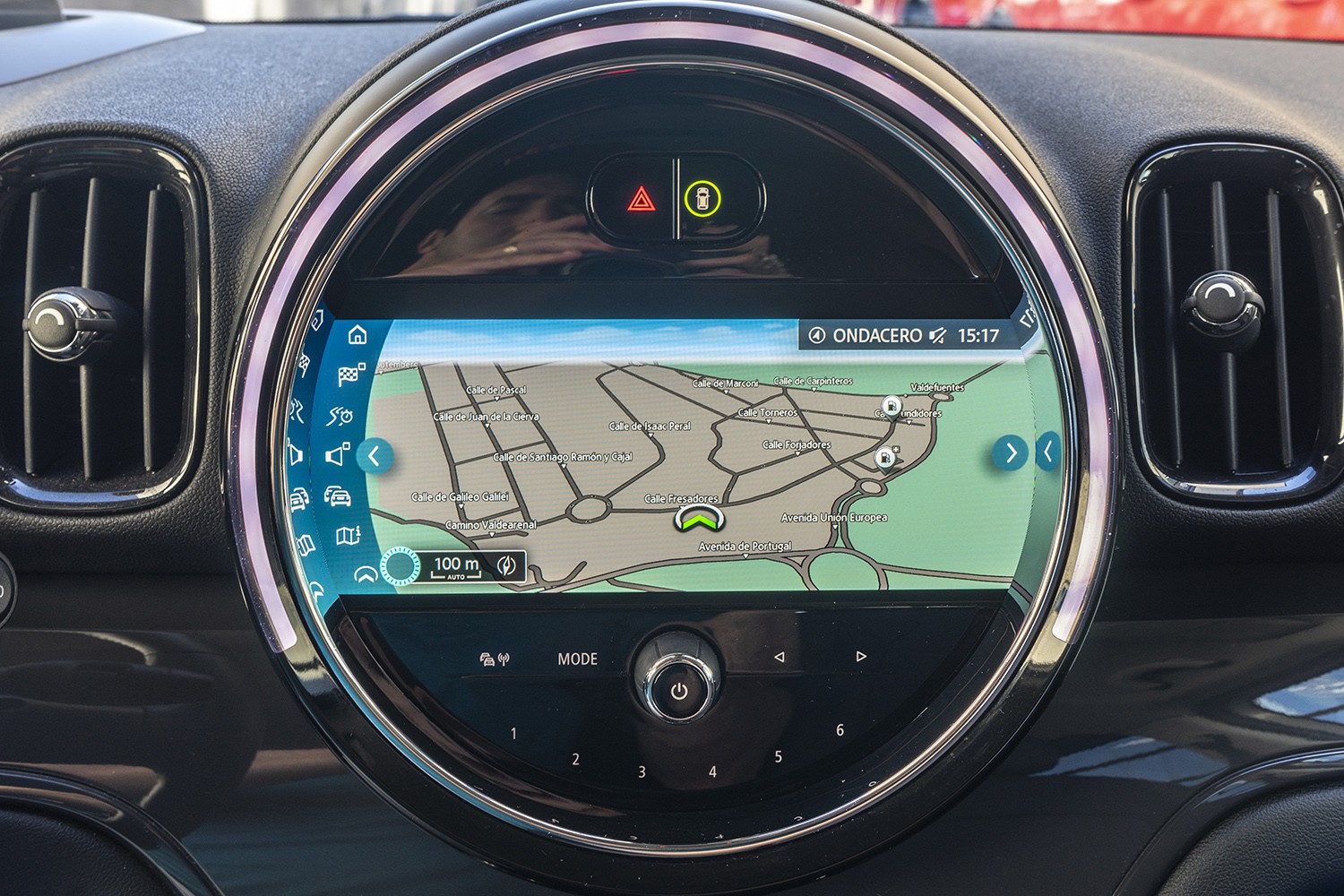Open the traffic info antenna button
Image resolution: width=1344 pixels, height=896 pixels.
(494, 660)
